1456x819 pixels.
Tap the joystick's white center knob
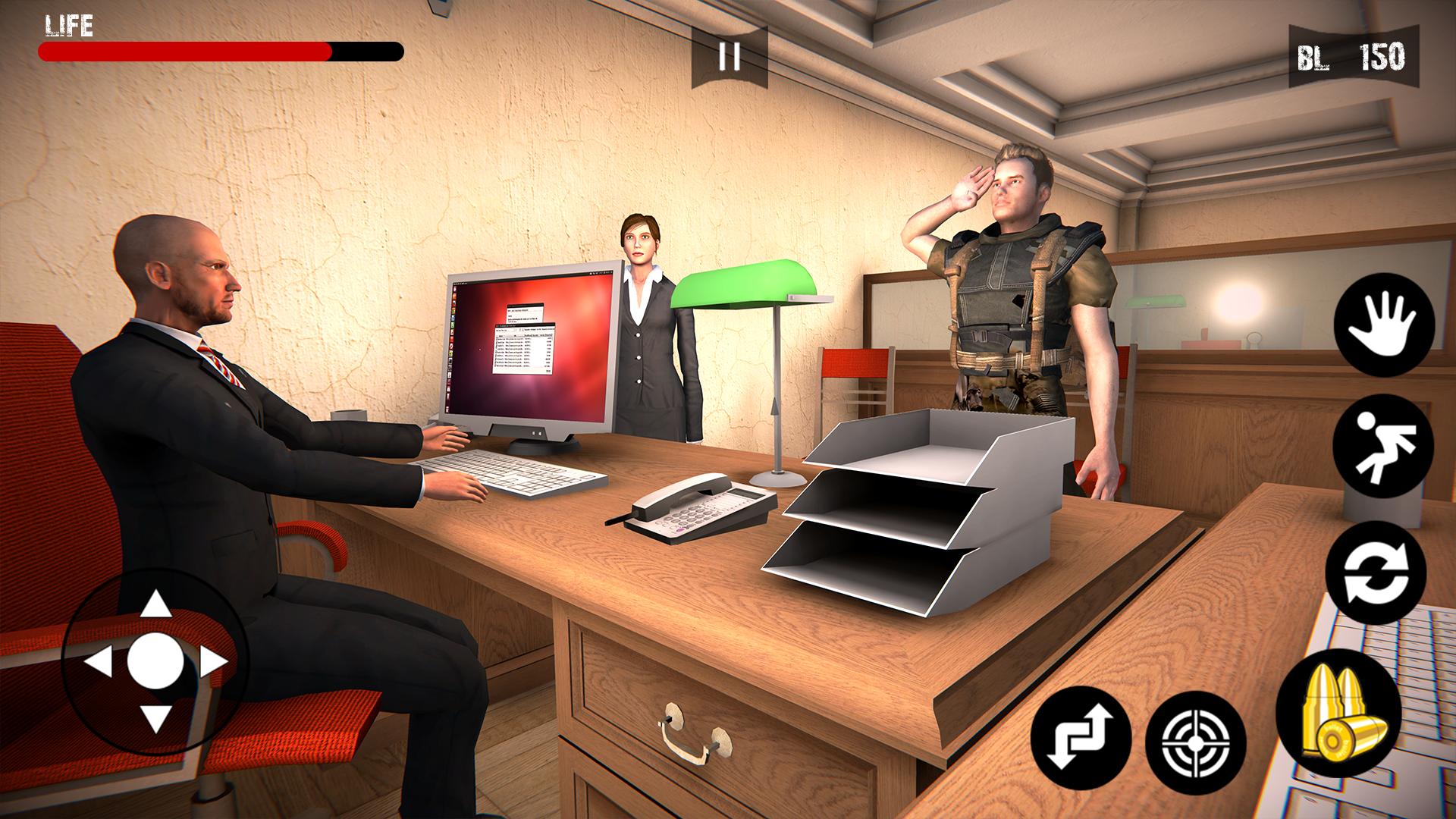click(156, 661)
